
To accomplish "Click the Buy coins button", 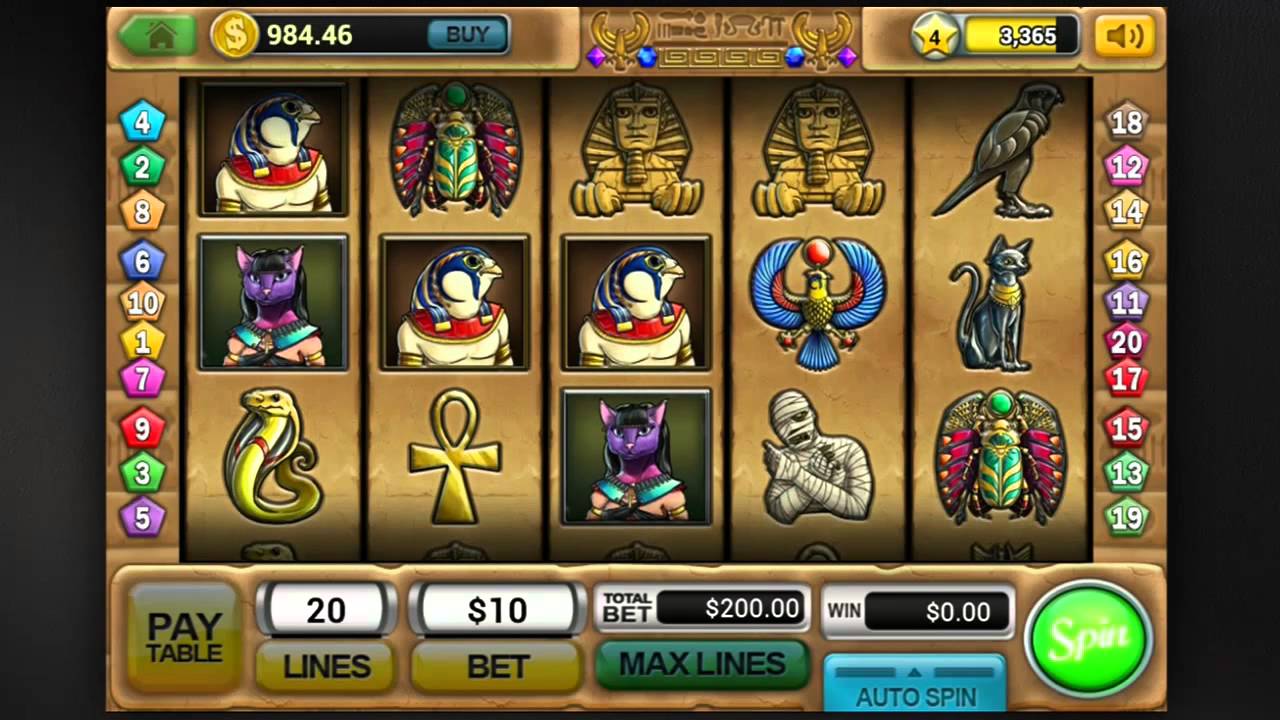I will click(467, 35).
